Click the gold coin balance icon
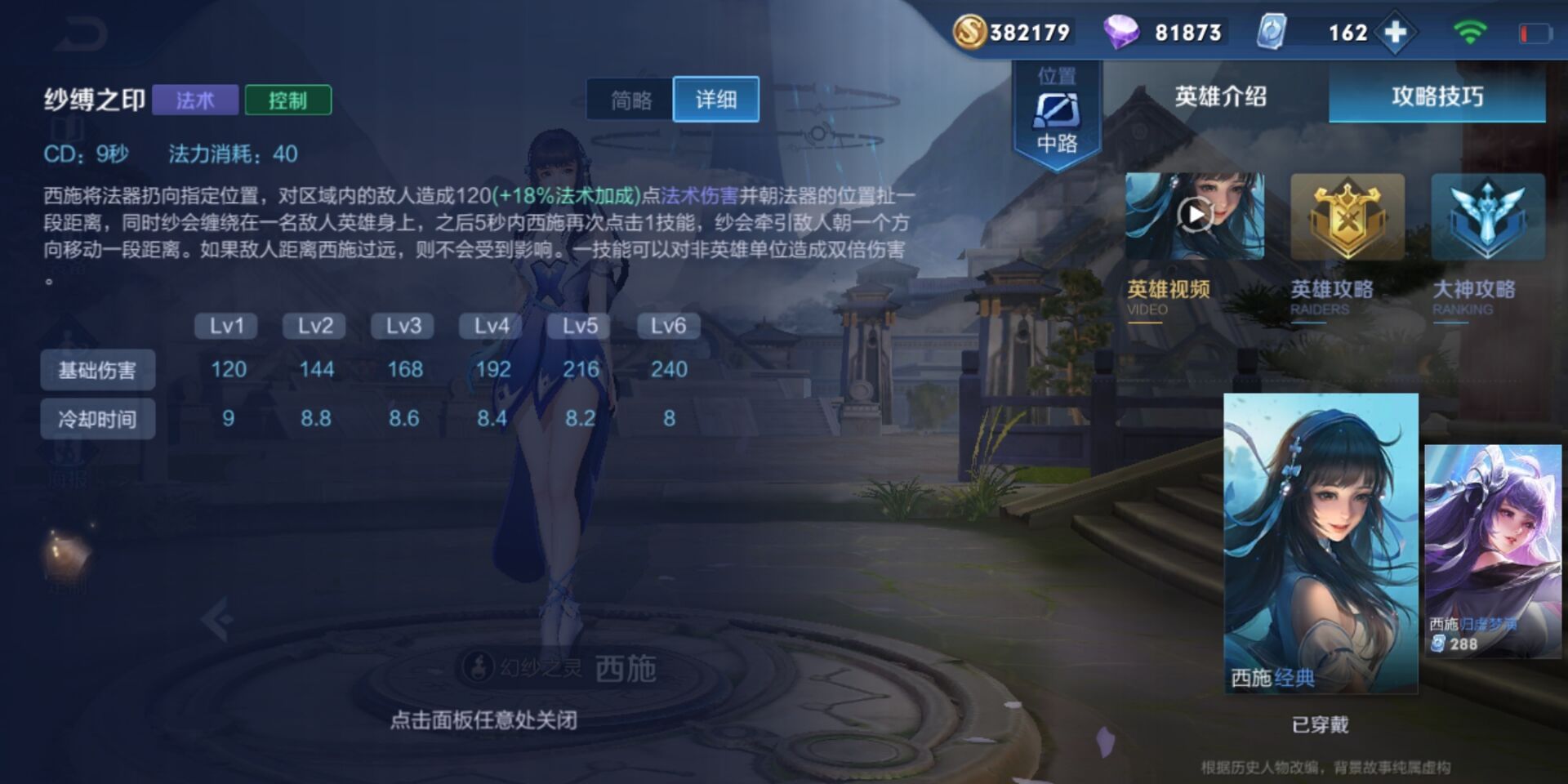Viewport: 1568px width, 784px height. coord(972,32)
